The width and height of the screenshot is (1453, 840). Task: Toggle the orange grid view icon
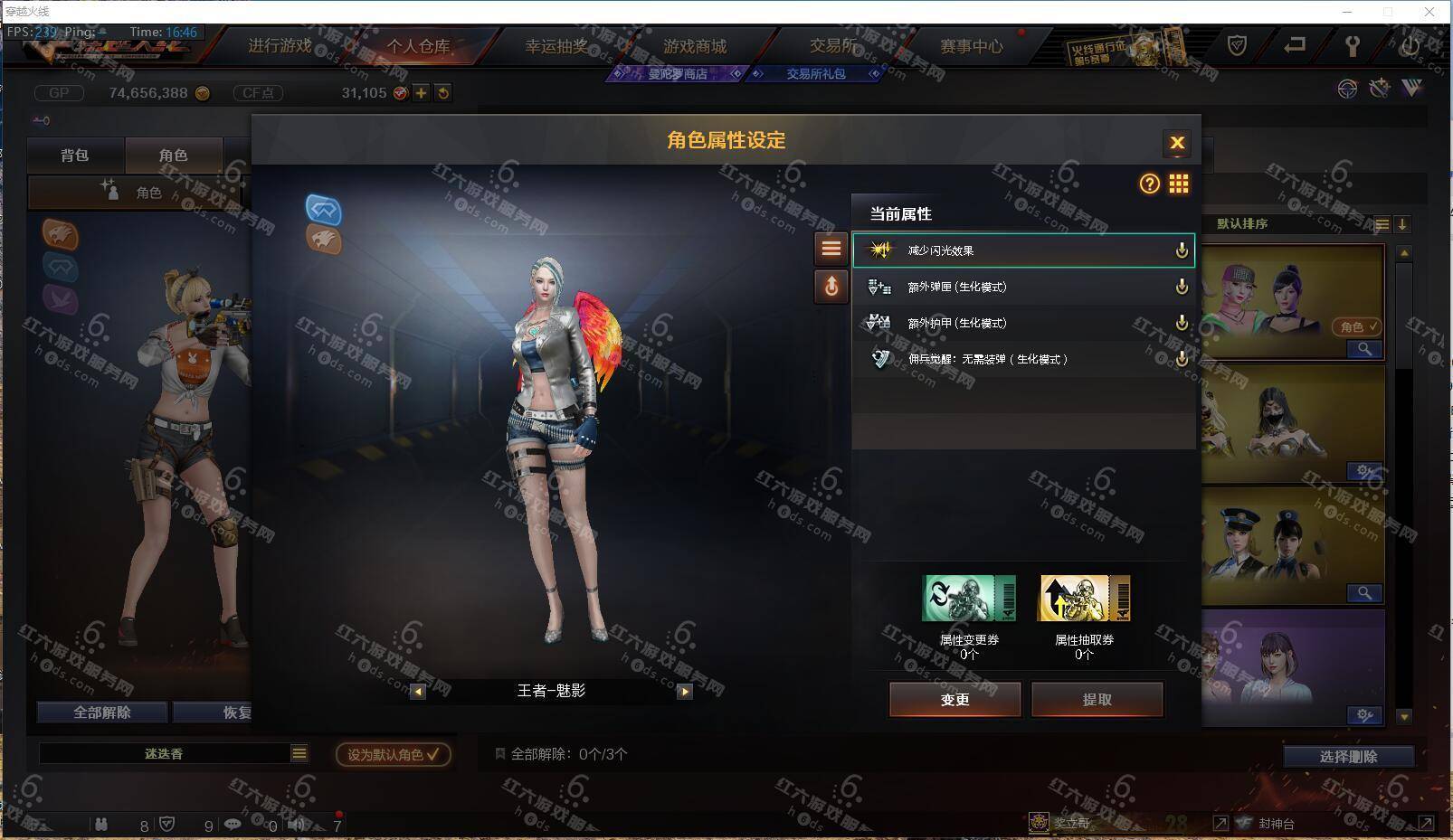click(1178, 184)
